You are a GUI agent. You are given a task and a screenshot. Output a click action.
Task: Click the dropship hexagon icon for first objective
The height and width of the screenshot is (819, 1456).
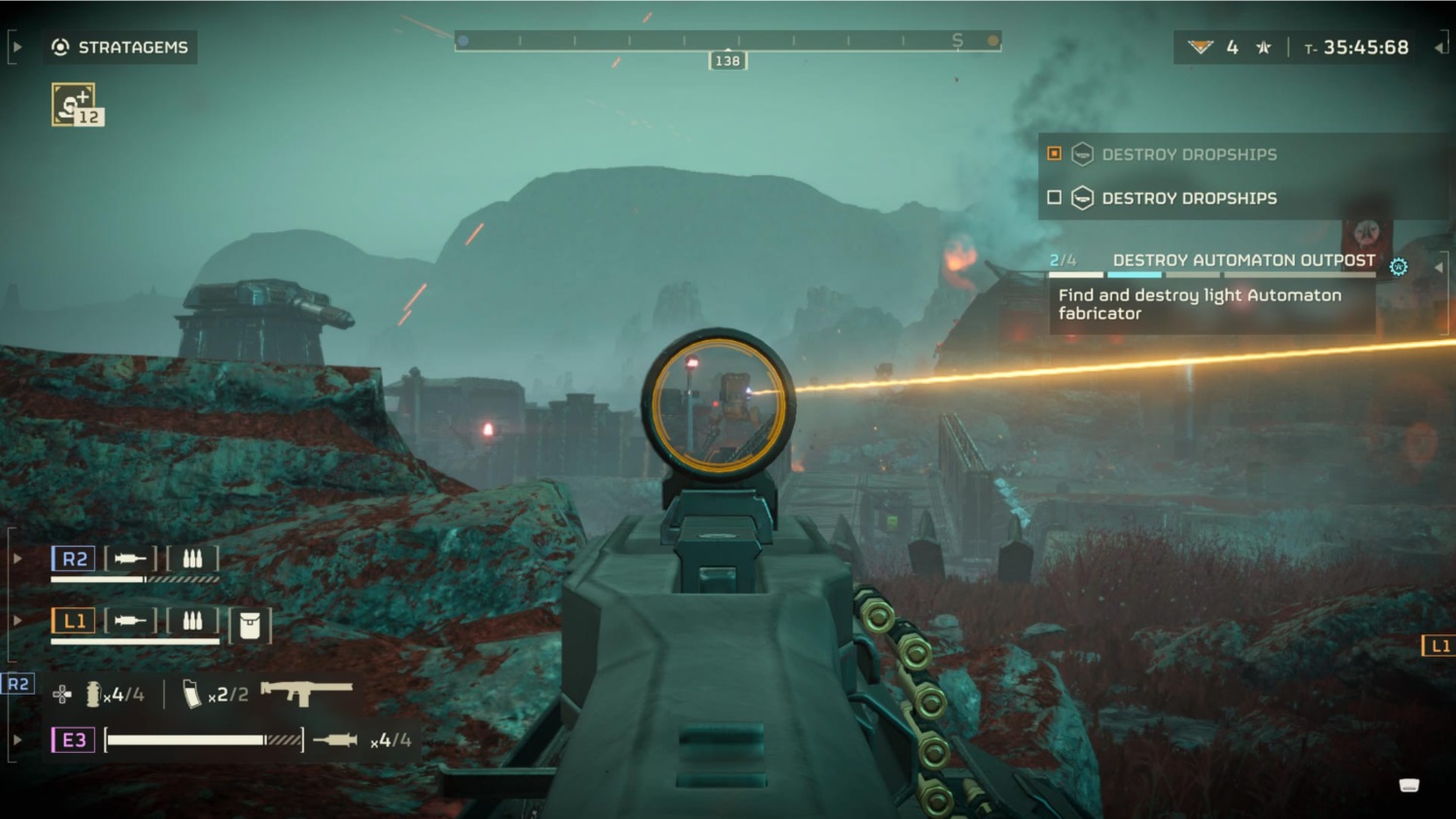(1080, 154)
